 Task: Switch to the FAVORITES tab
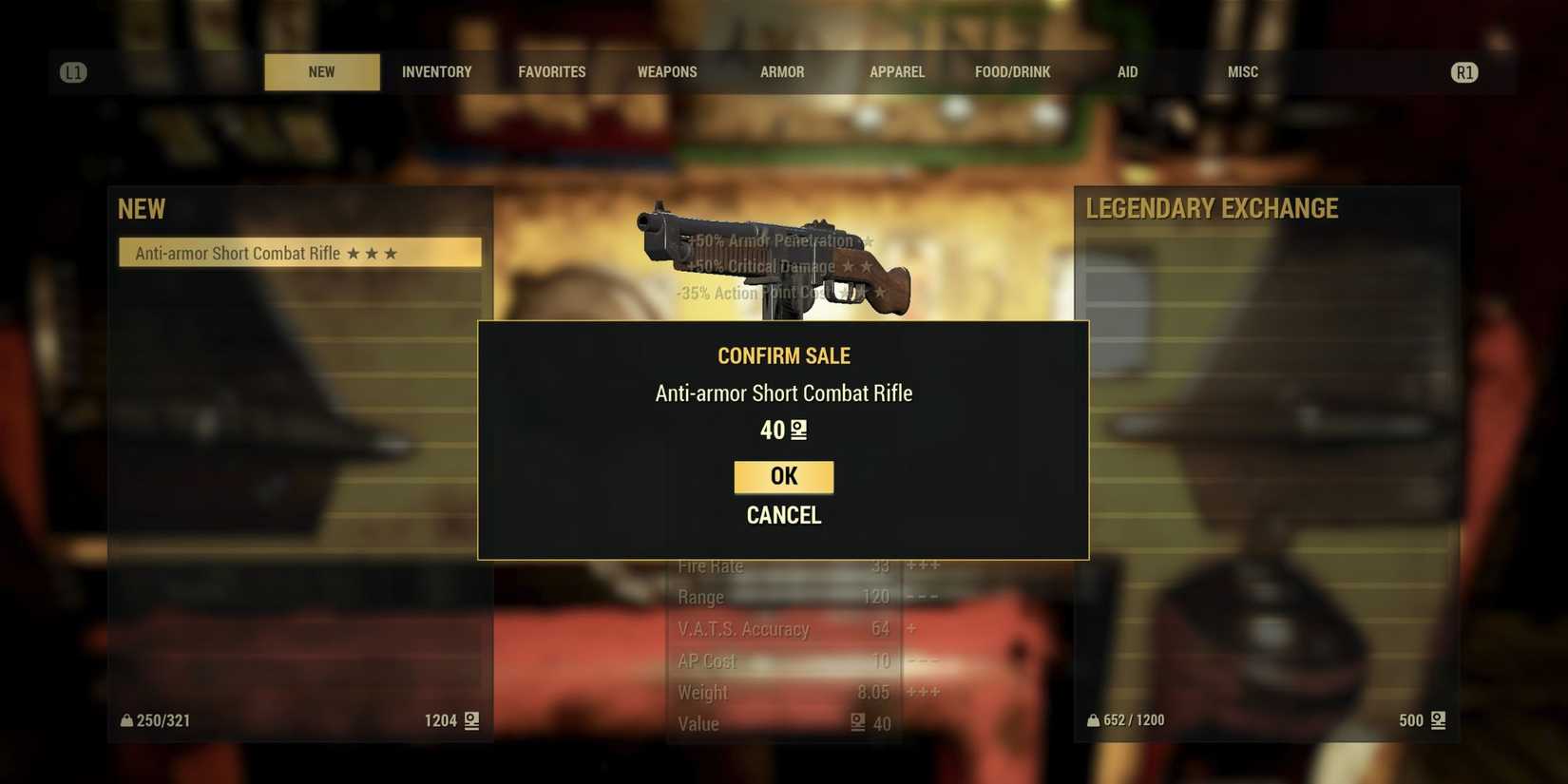point(551,71)
